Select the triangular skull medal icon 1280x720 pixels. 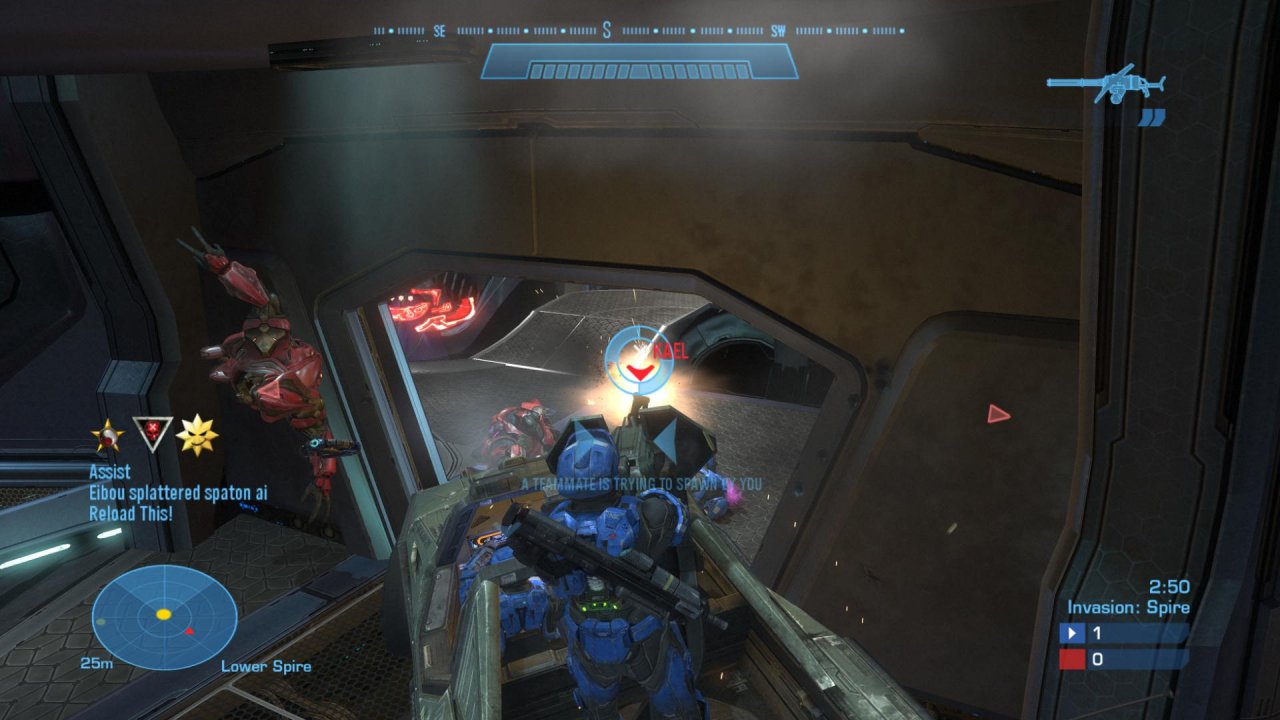coord(153,433)
